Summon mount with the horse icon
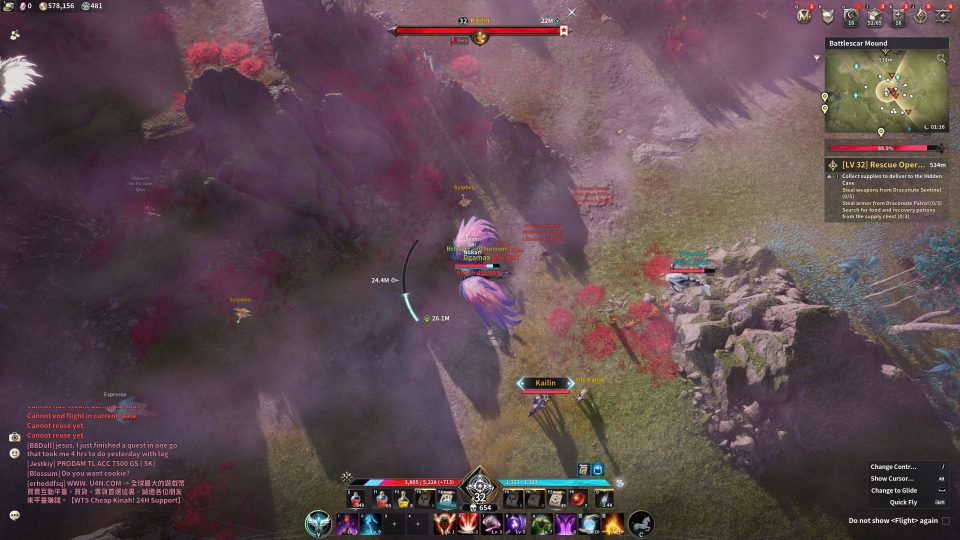960x540 pixels. pyautogui.click(x=641, y=523)
